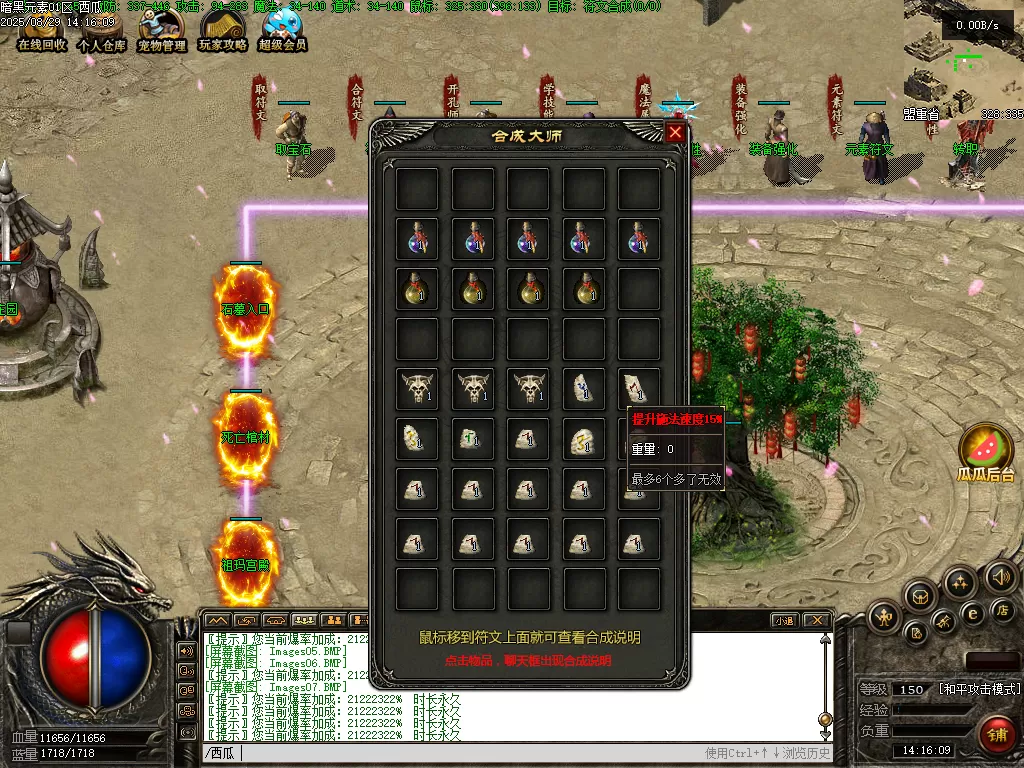Select the rune with green marking
The height and width of the screenshot is (768, 1024).
(472, 438)
